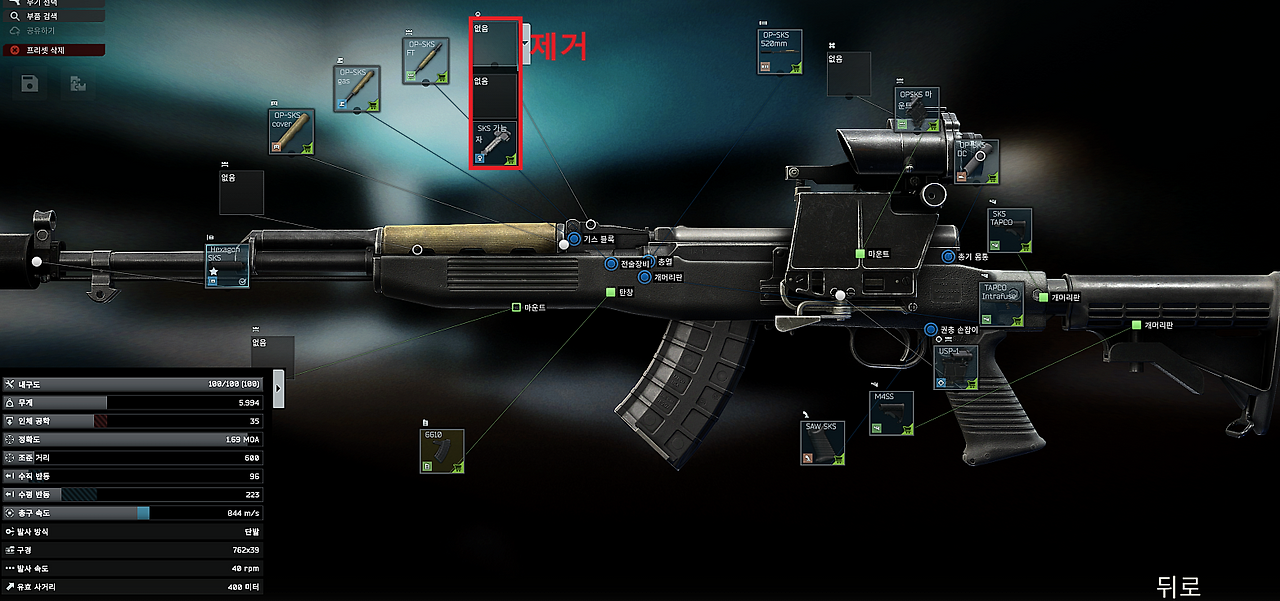
Task: Save the build with the floppy disk icon
Action: (x=30, y=85)
